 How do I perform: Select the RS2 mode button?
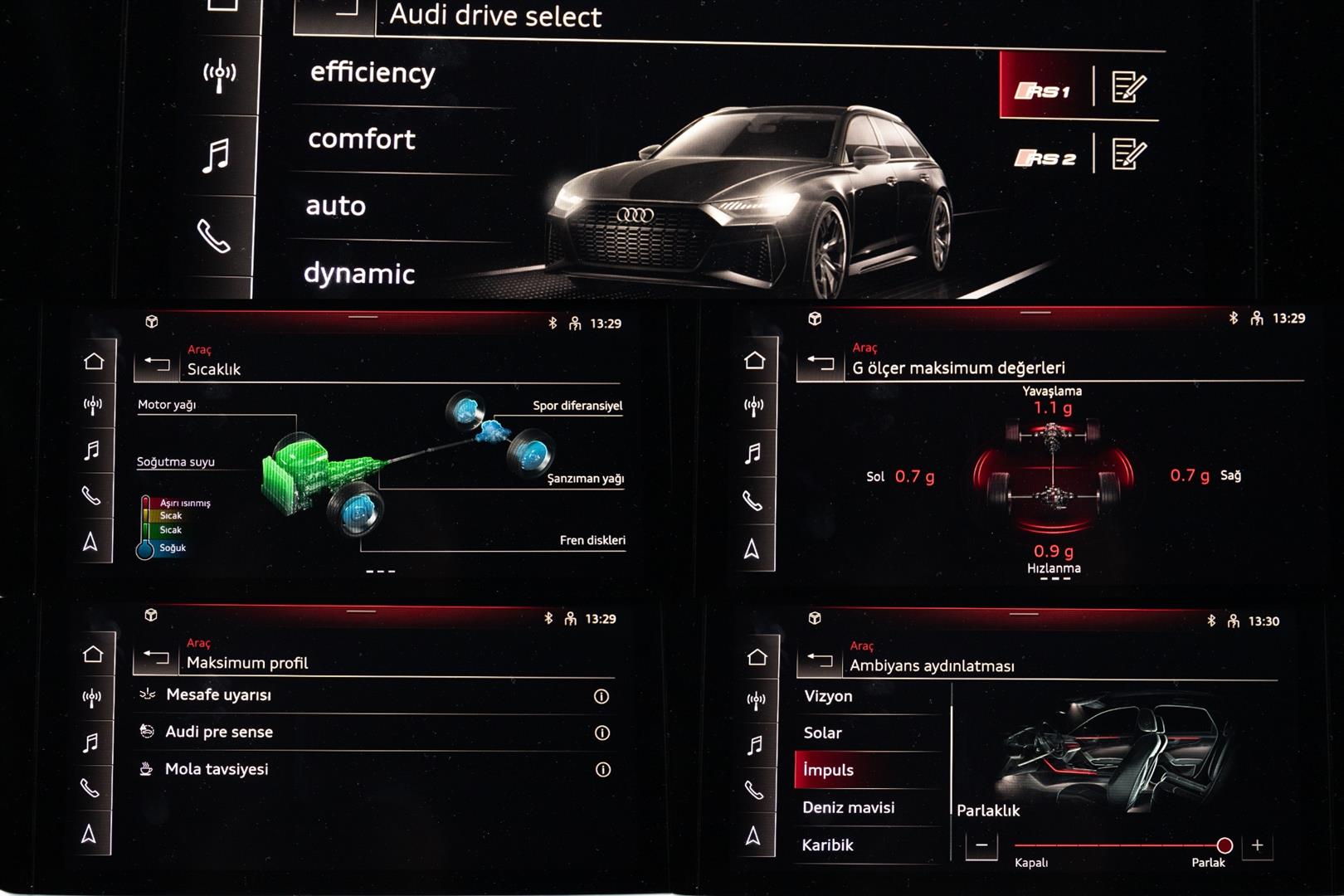pyautogui.click(x=1045, y=158)
